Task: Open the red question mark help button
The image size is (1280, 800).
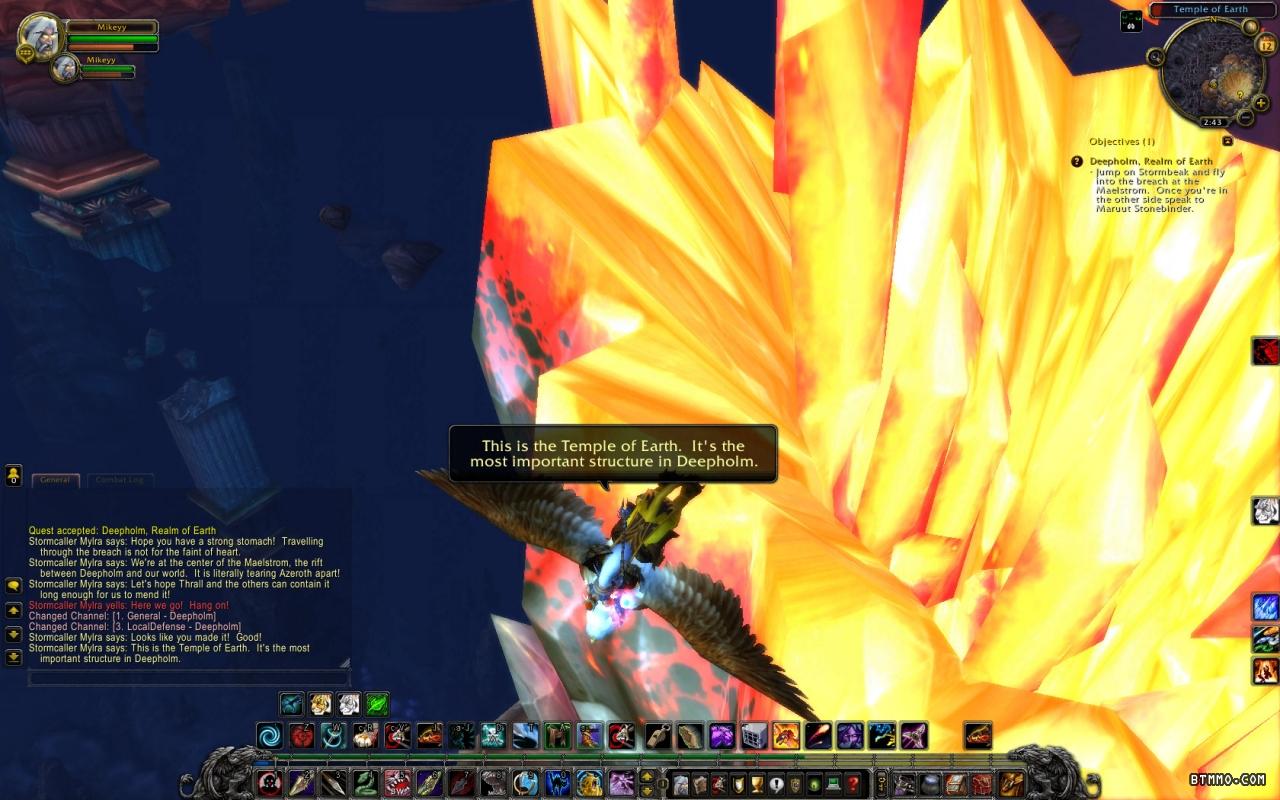Action: [852, 784]
